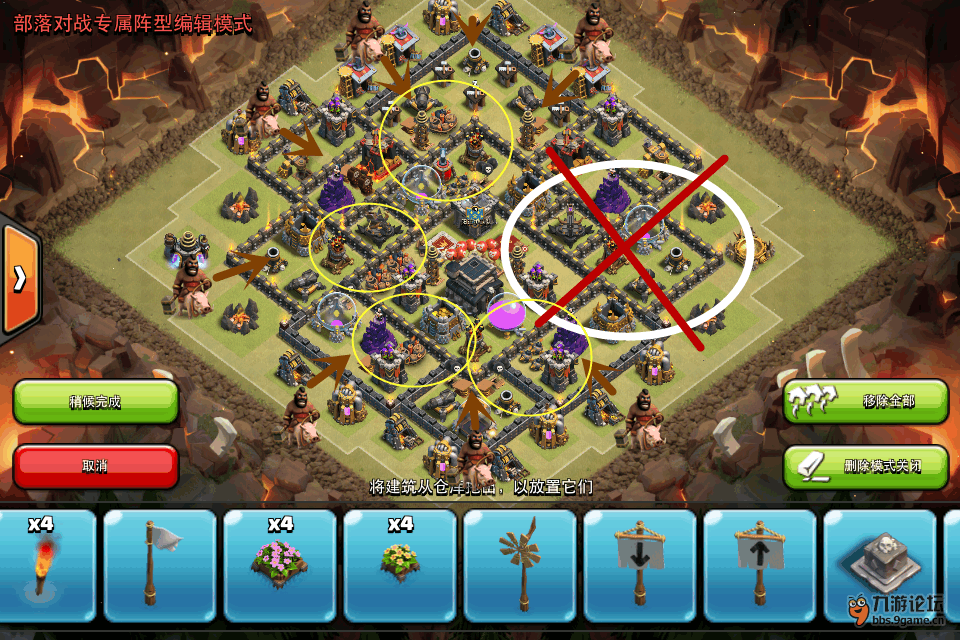This screenshot has height=640, width=960.
Task: Click the green 稍候完成 button
Action: 95,402
